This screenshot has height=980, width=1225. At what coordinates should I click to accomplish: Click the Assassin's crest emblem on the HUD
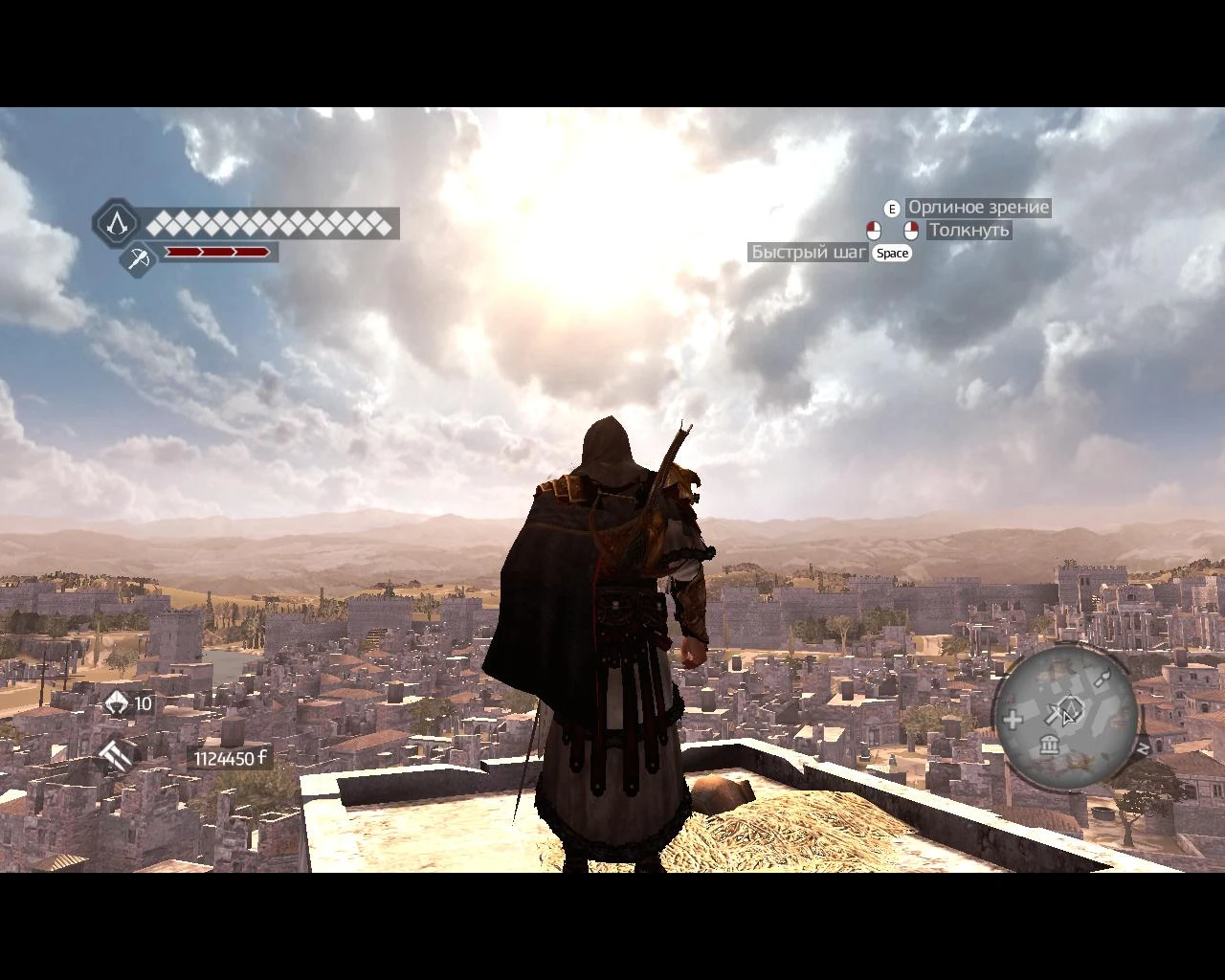[x=118, y=226]
